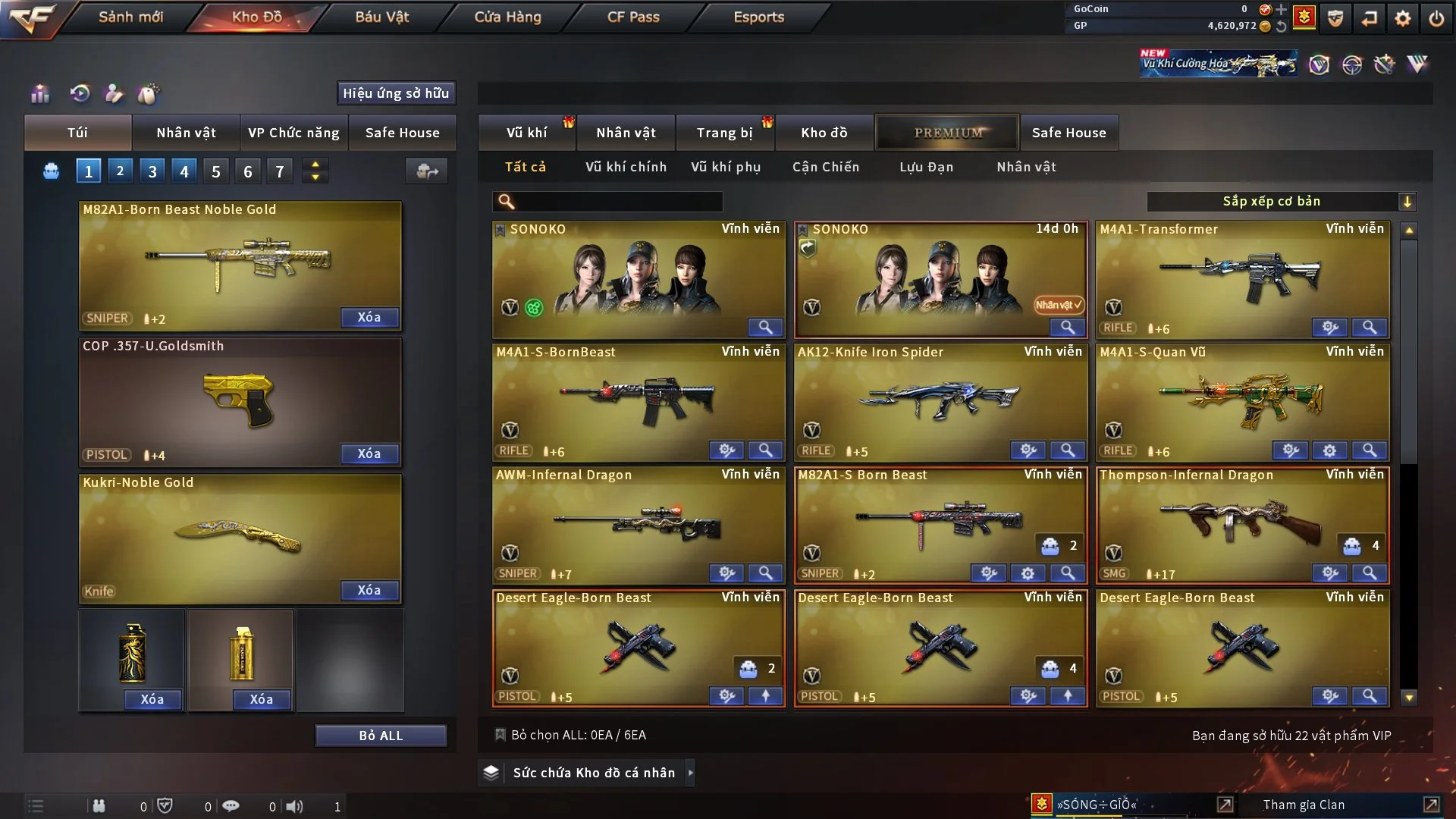Toggle inventory bag slot 5
The width and height of the screenshot is (1456, 819).
[x=215, y=171]
